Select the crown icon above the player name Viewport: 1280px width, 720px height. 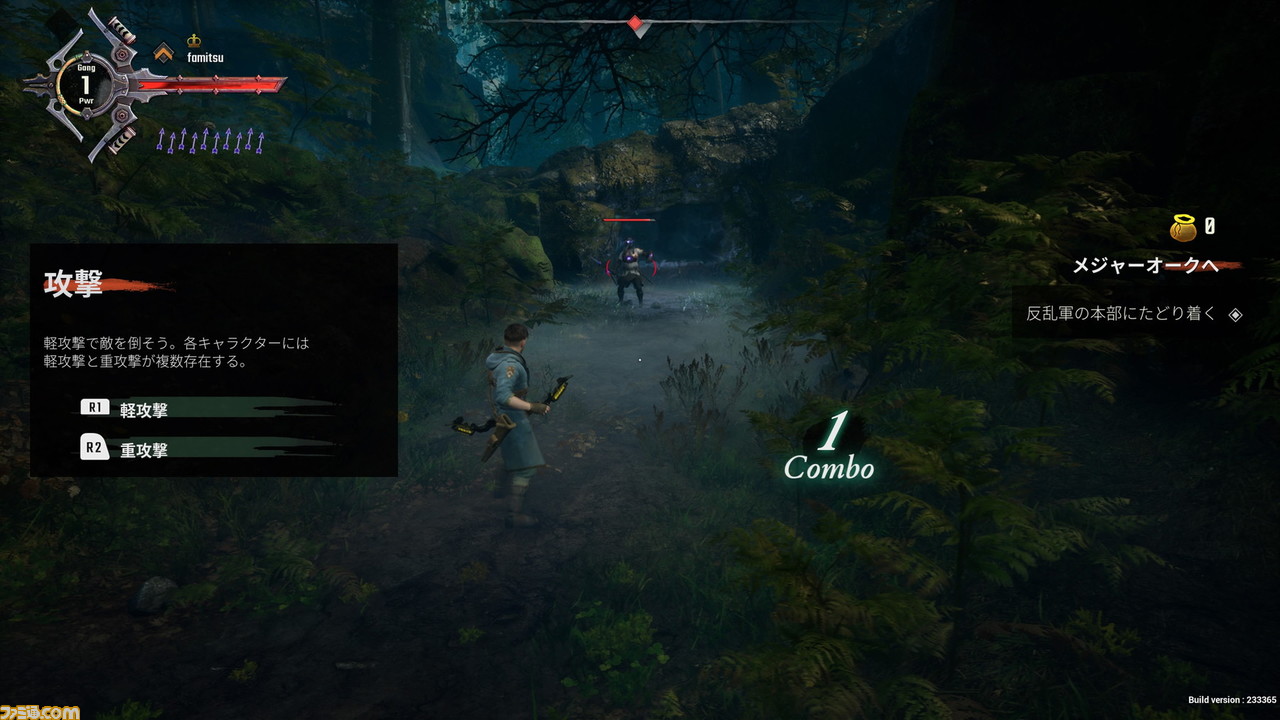click(194, 41)
